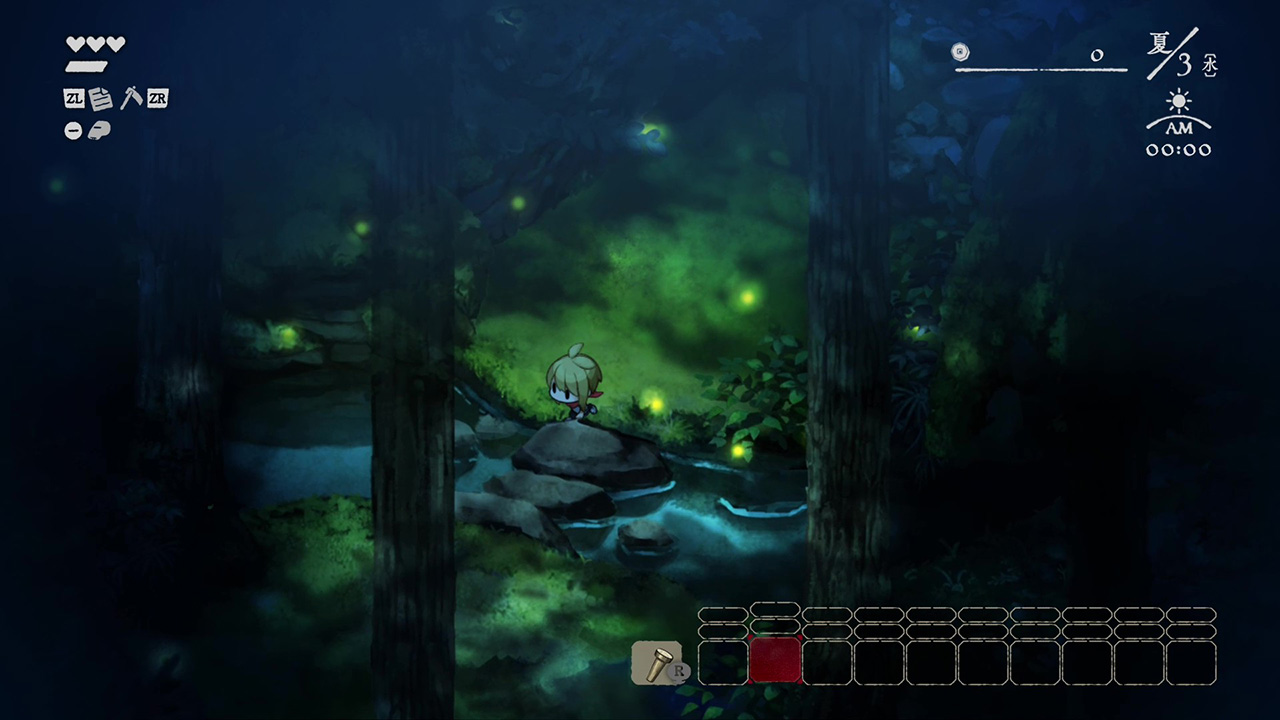Screen dimensions: 1280x720
Task: Choose the red highlighted hotbar slot
Action: click(775, 661)
